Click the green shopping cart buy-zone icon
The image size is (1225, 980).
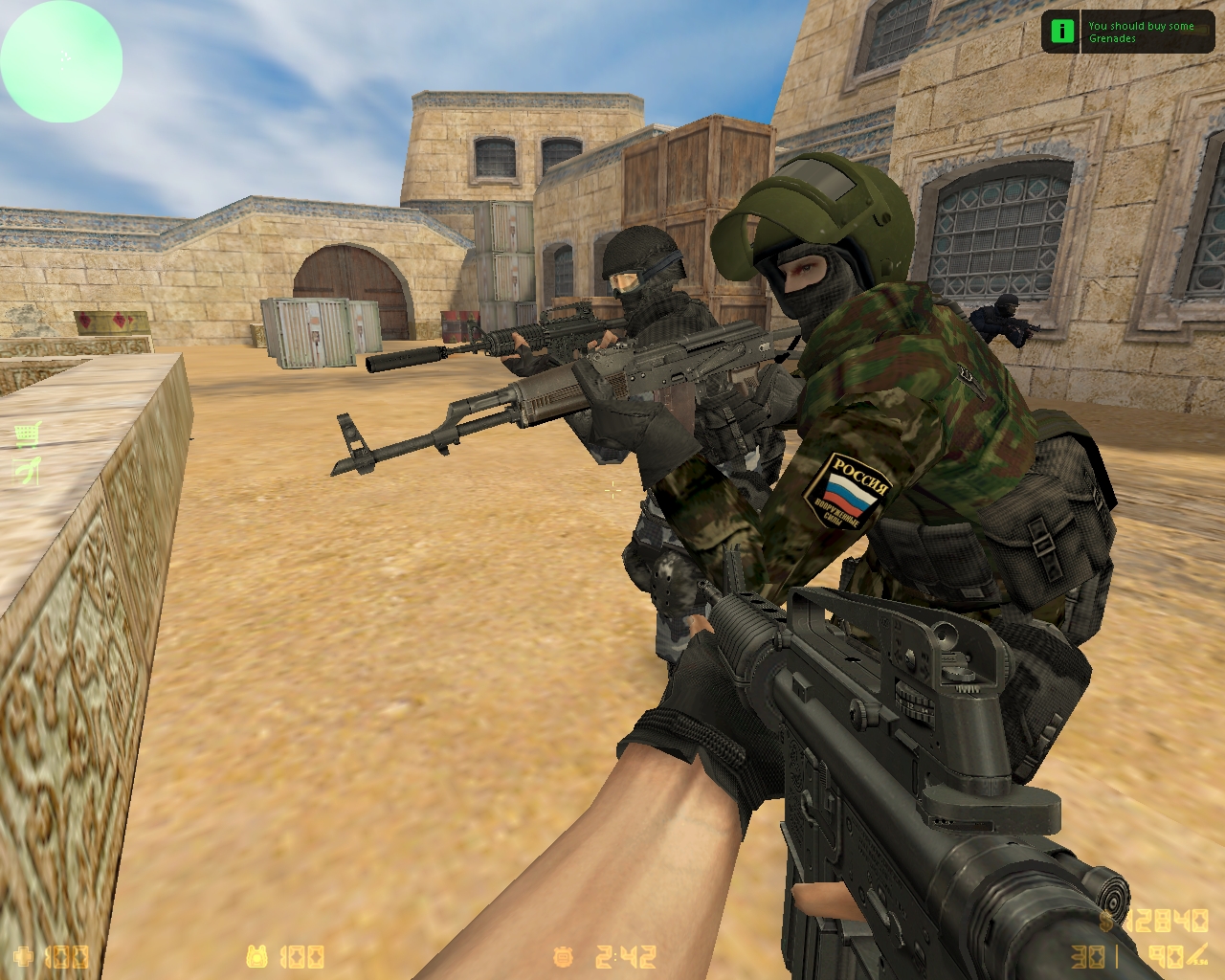pyautogui.click(x=29, y=435)
